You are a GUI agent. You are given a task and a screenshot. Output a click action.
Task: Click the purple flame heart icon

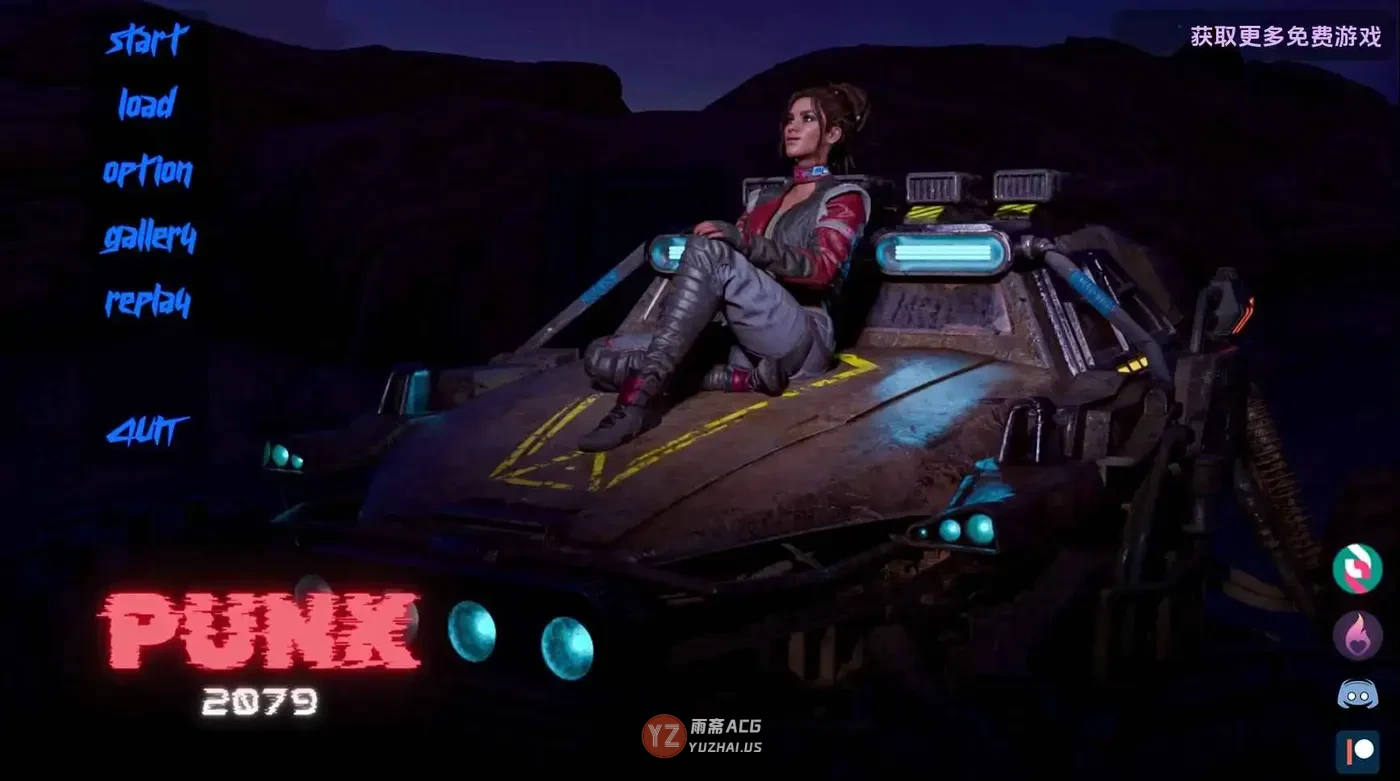[1357, 635]
